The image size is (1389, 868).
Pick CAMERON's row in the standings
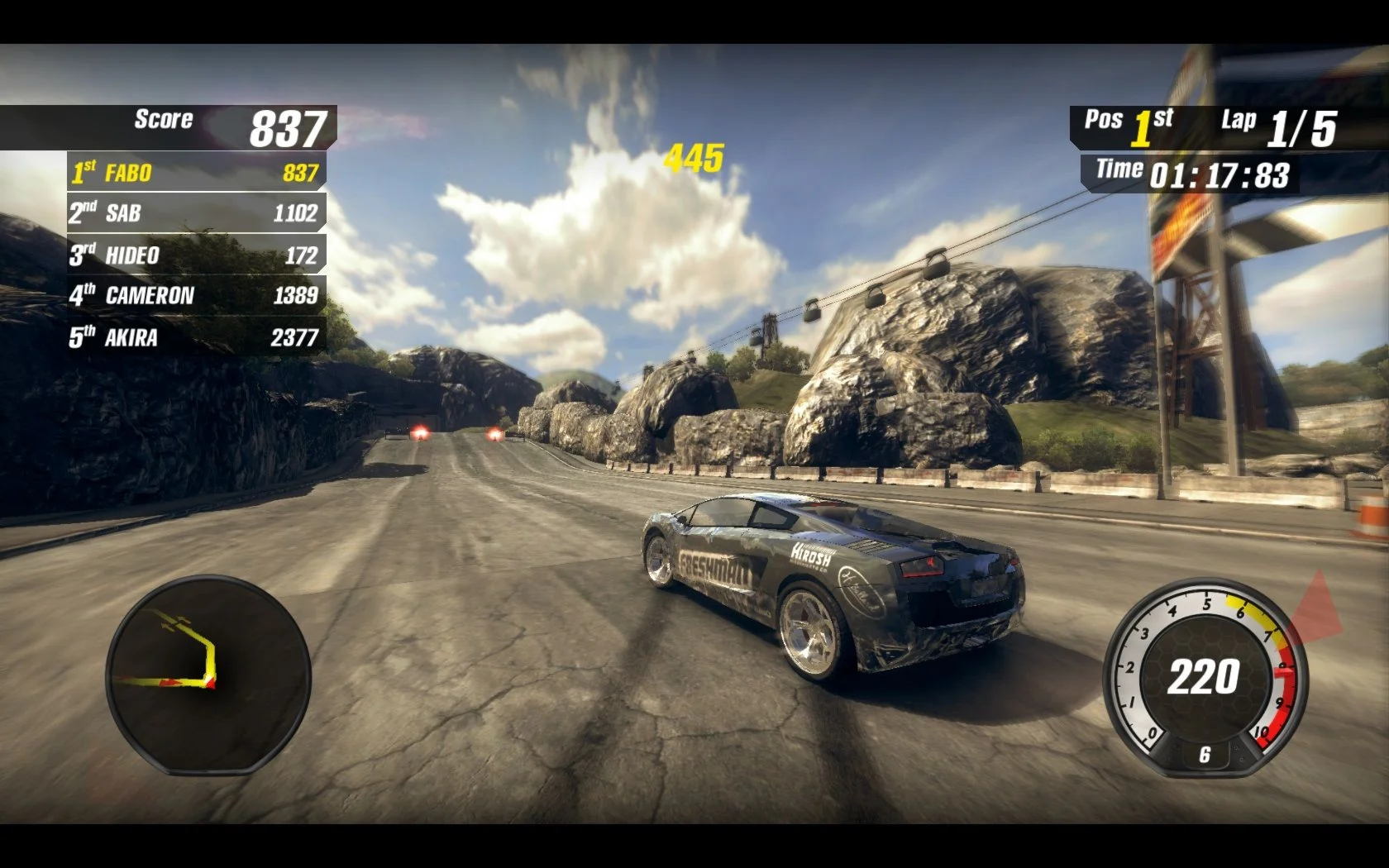pos(196,295)
